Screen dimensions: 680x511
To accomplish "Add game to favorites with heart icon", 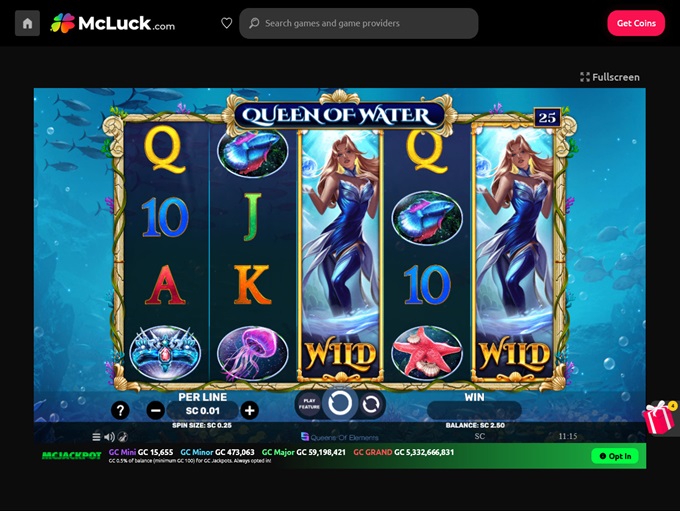I will click(x=226, y=23).
